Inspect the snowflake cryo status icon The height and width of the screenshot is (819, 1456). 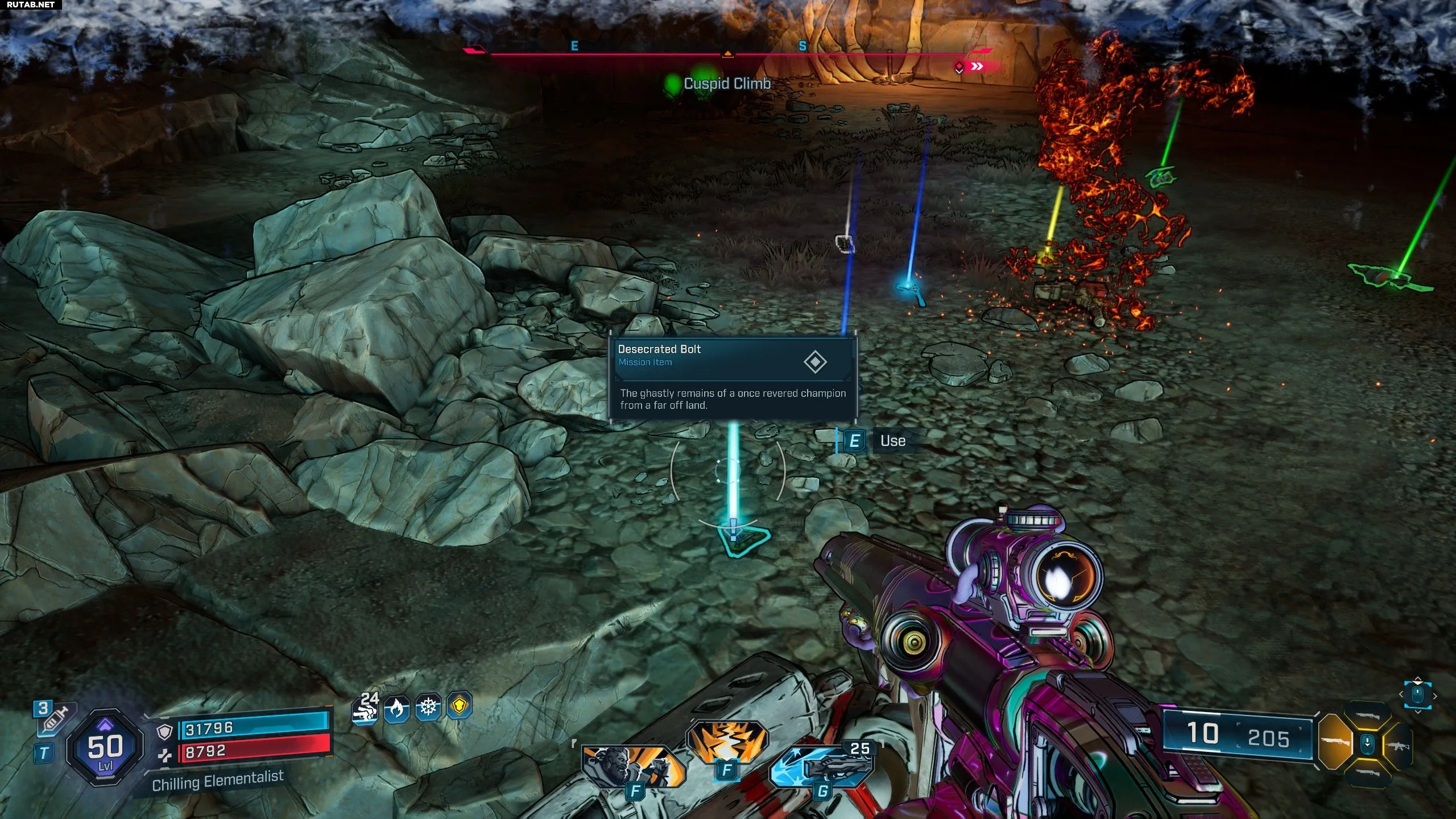(x=428, y=708)
